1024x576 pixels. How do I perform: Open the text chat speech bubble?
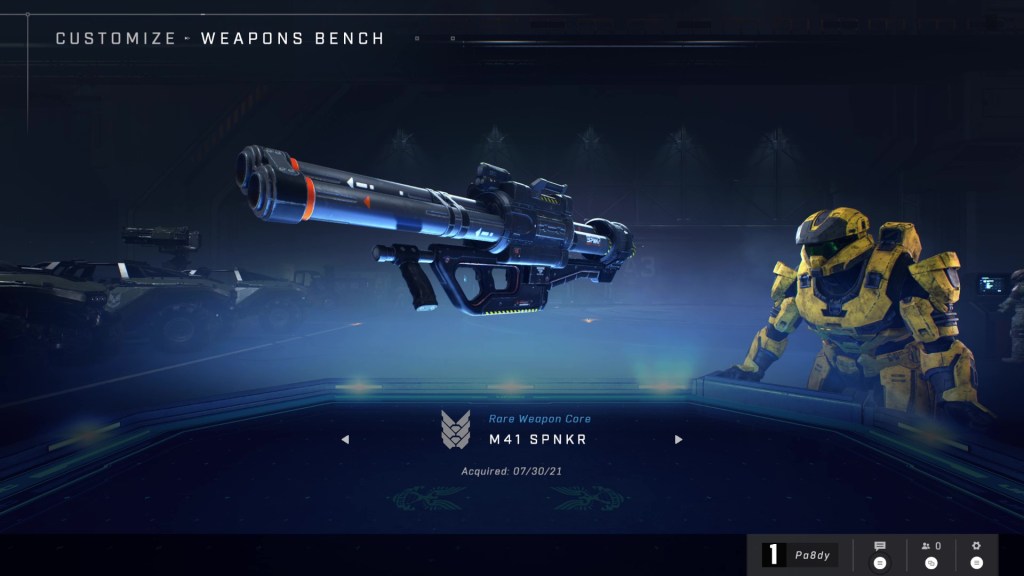(880, 554)
